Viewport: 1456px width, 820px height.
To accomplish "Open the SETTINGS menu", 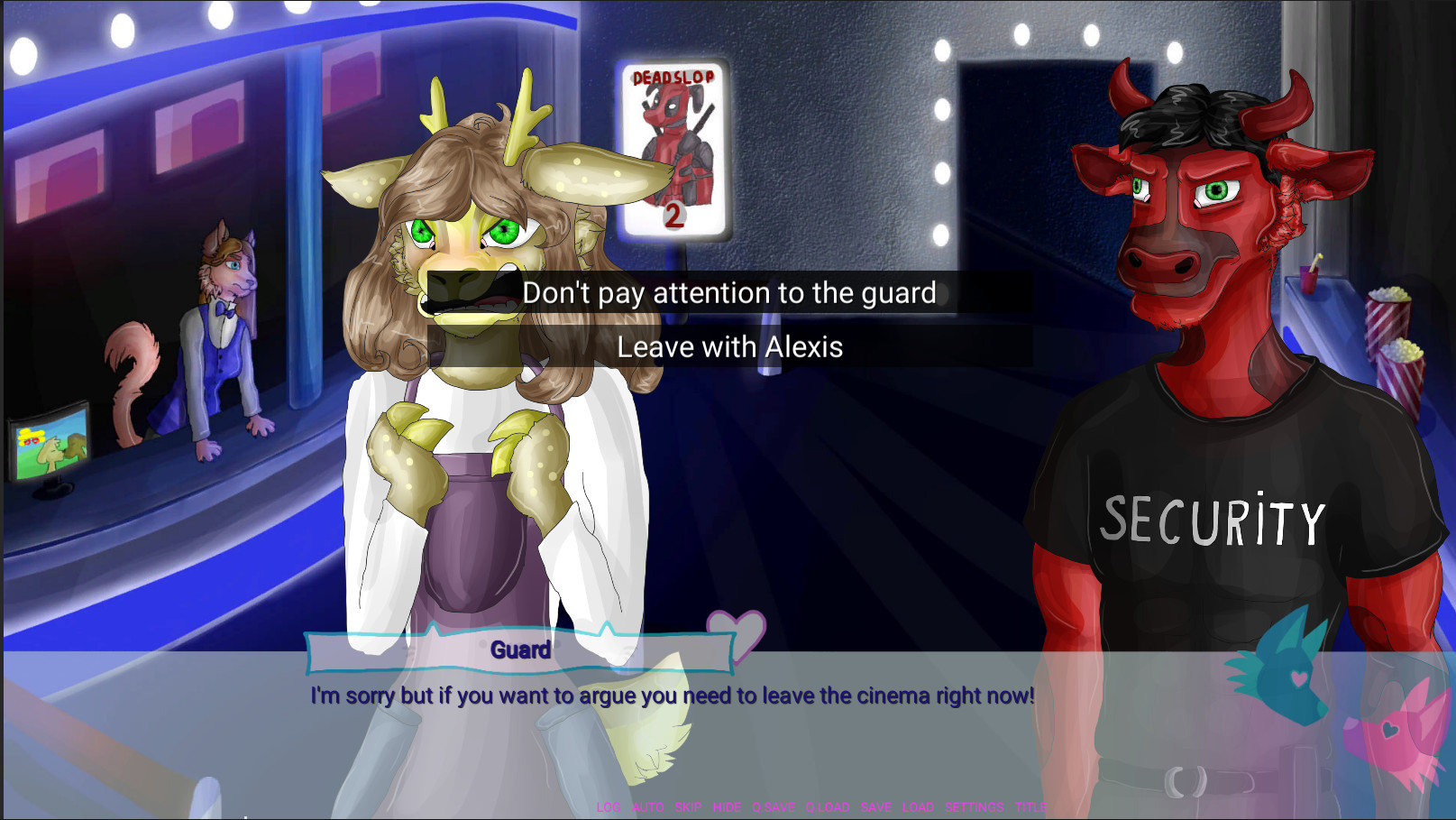I will 974,807.
